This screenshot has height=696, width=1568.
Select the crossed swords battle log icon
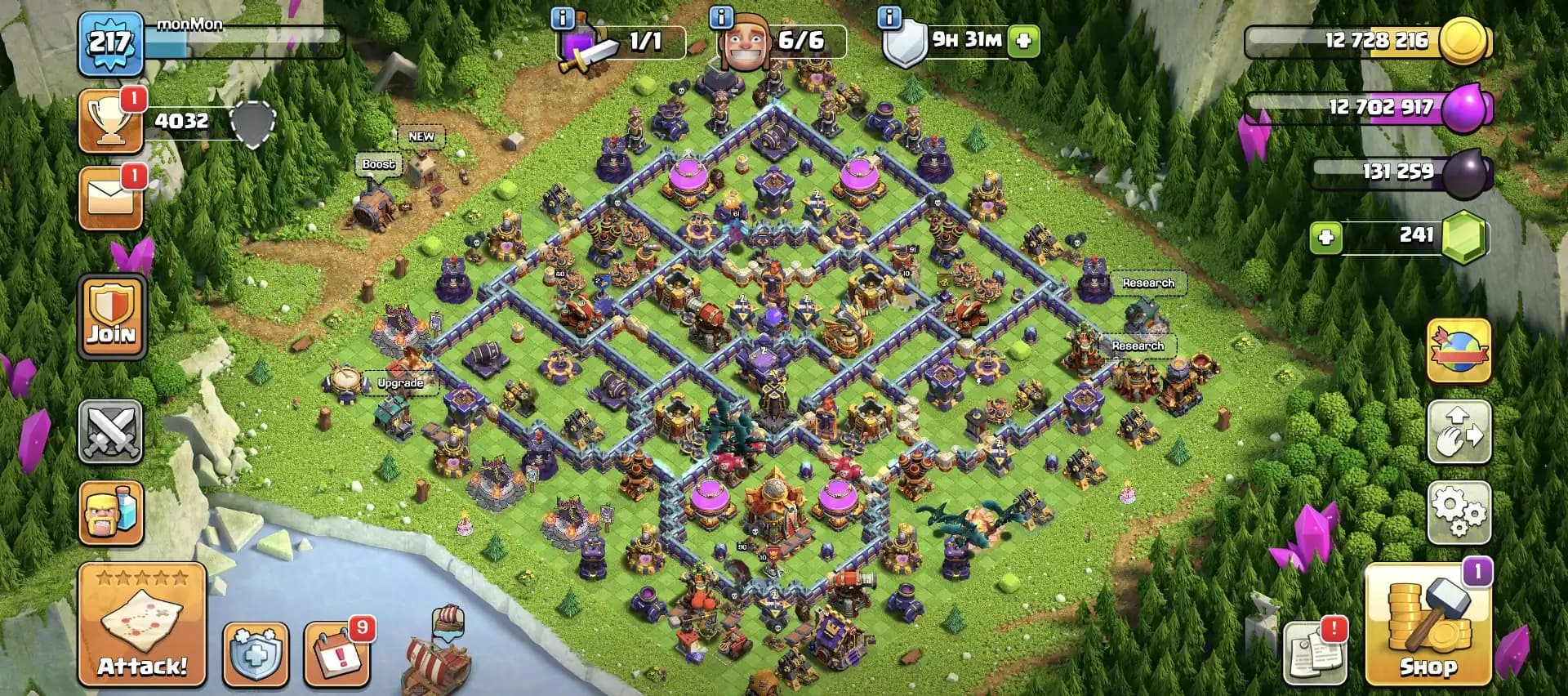click(x=111, y=431)
